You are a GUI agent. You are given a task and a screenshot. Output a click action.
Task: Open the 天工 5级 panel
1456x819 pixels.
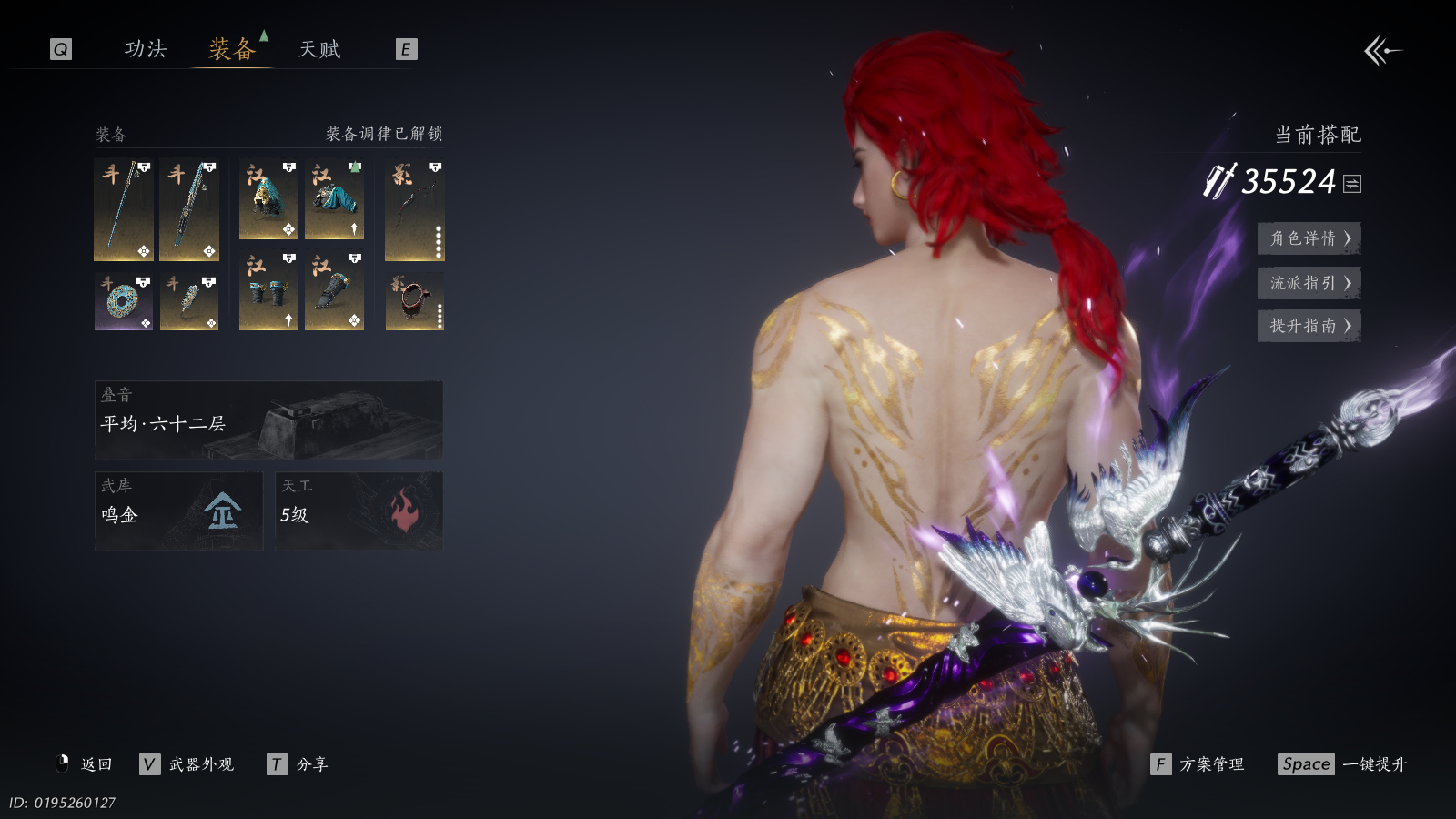(359, 511)
